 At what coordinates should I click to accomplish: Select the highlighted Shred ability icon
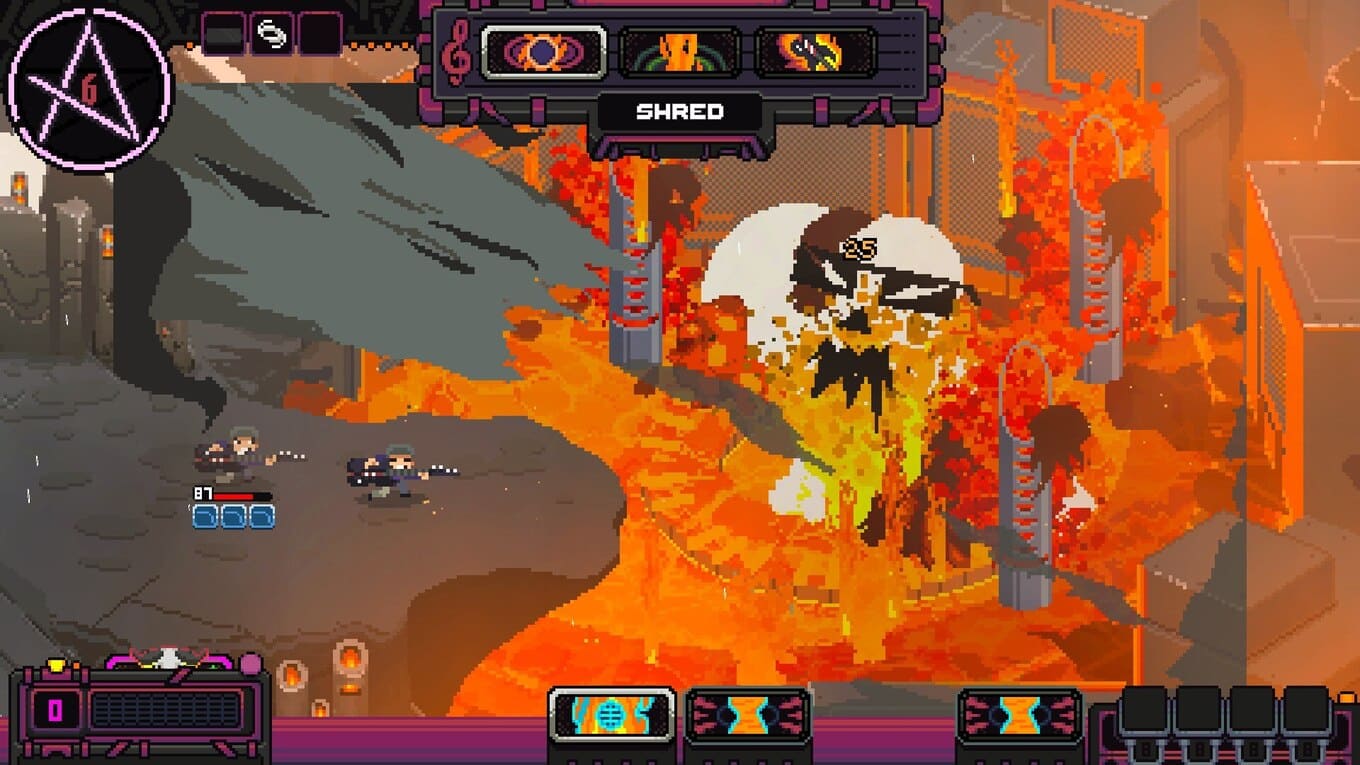click(543, 52)
